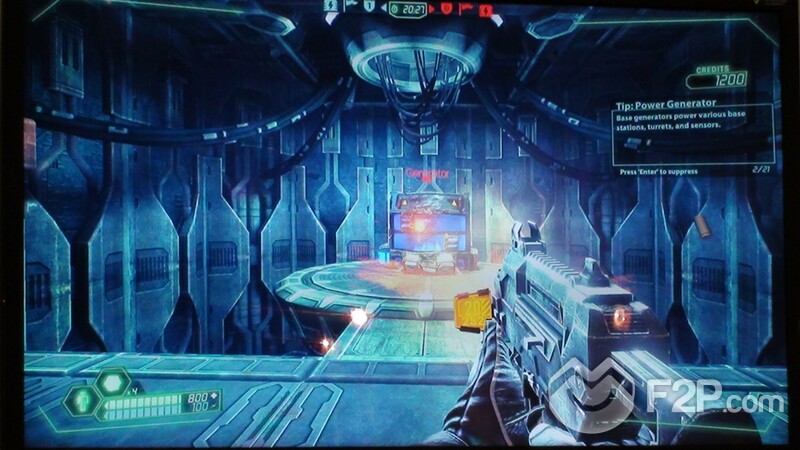The image size is (800, 450).
Task: Open the Power Generator tip panel
Action: [x=691, y=133]
